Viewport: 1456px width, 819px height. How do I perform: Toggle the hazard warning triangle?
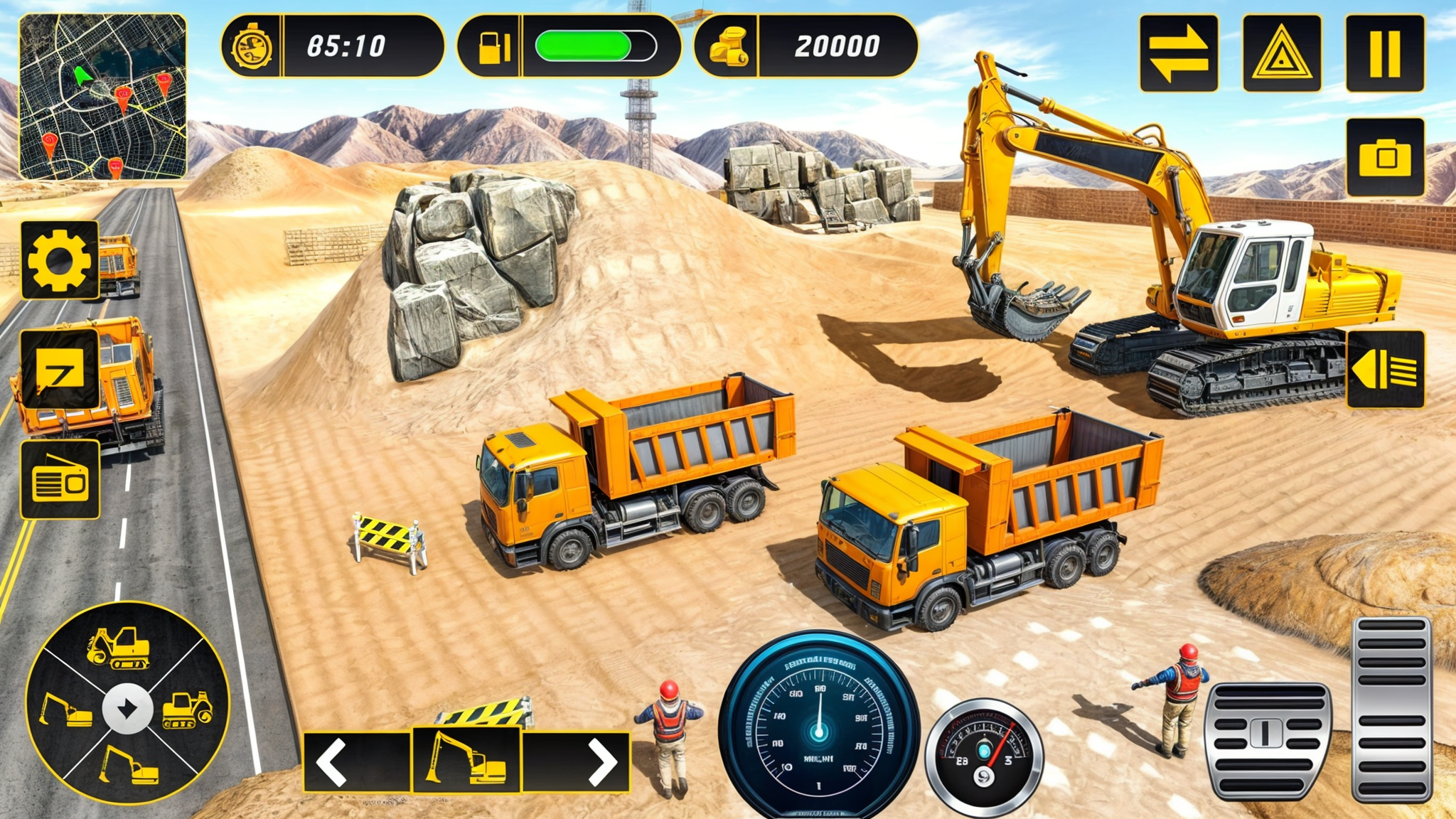(1281, 55)
